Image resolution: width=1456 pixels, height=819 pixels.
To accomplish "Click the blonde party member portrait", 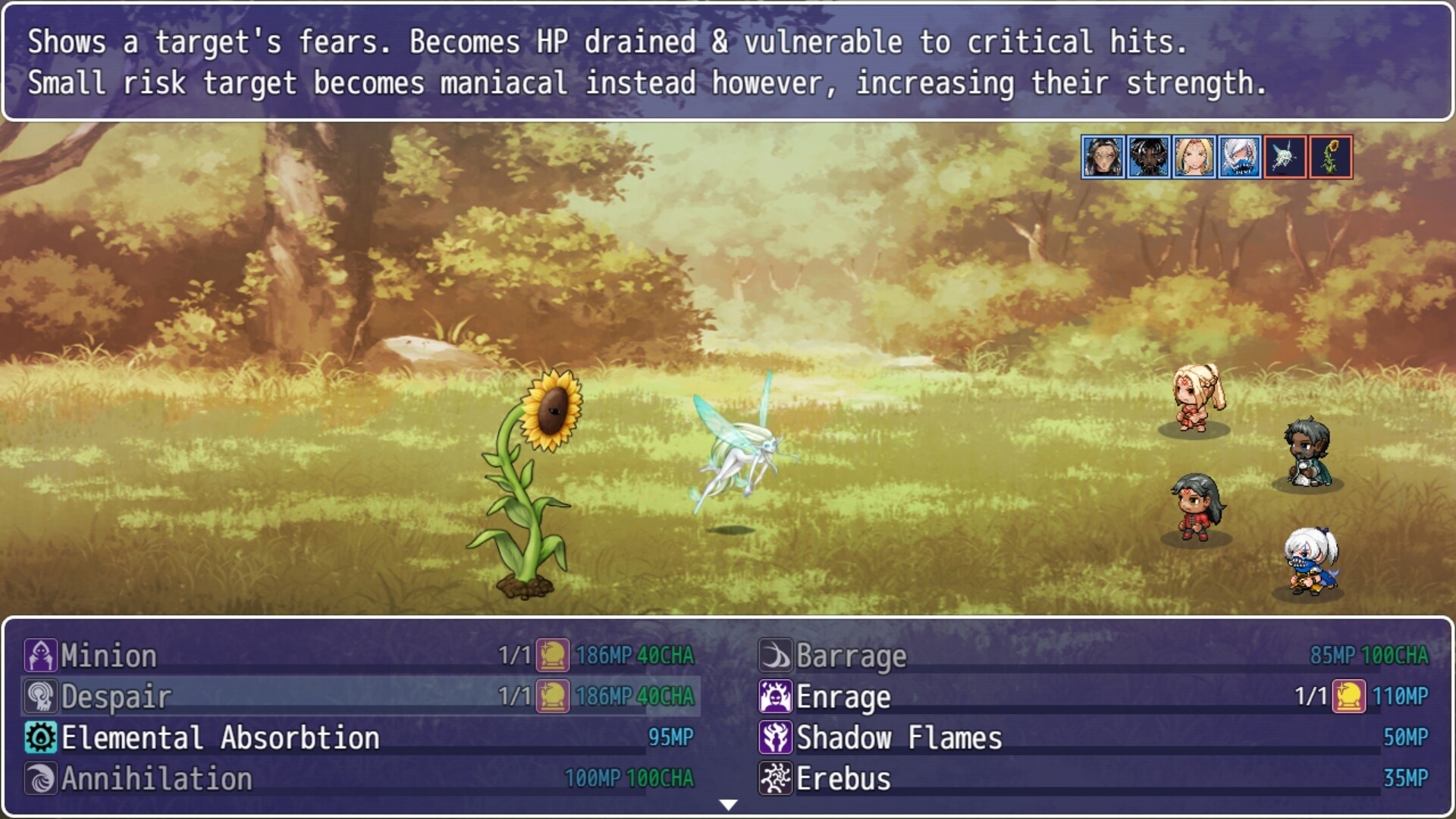I will tap(1194, 158).
